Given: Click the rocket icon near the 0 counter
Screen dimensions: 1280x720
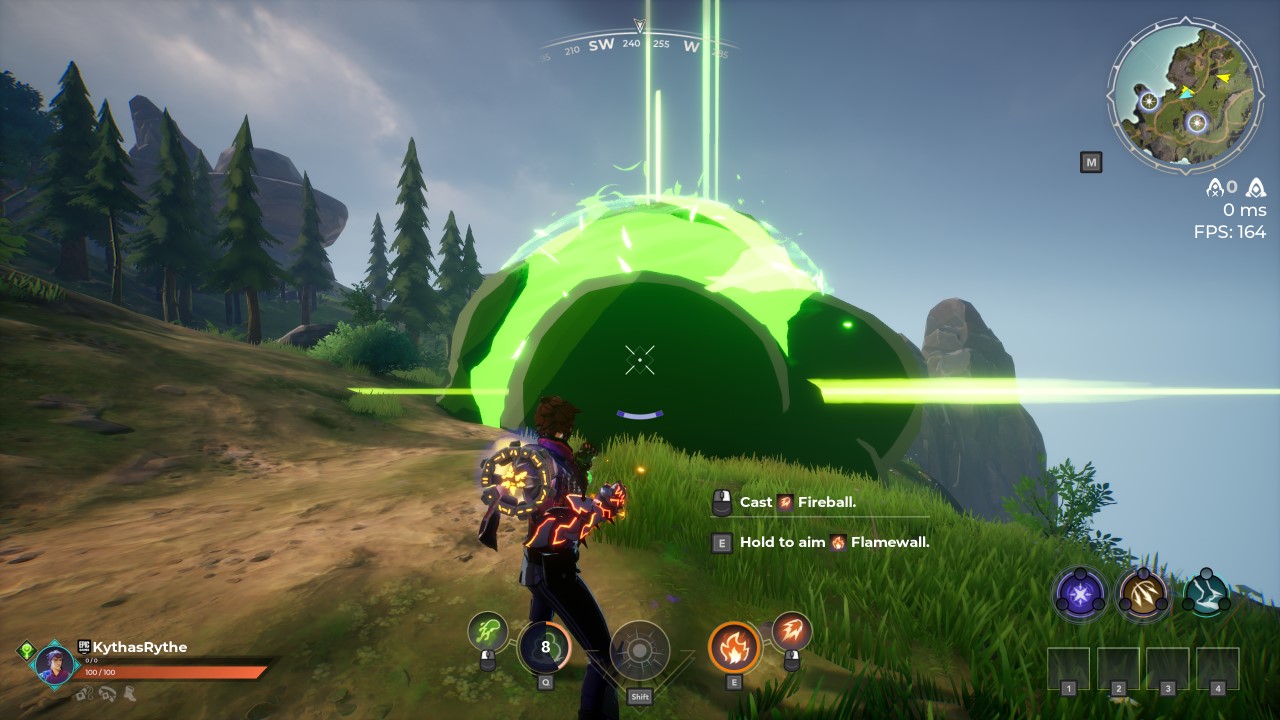Looking at the screenshot, I should [x=1215, y=188].
